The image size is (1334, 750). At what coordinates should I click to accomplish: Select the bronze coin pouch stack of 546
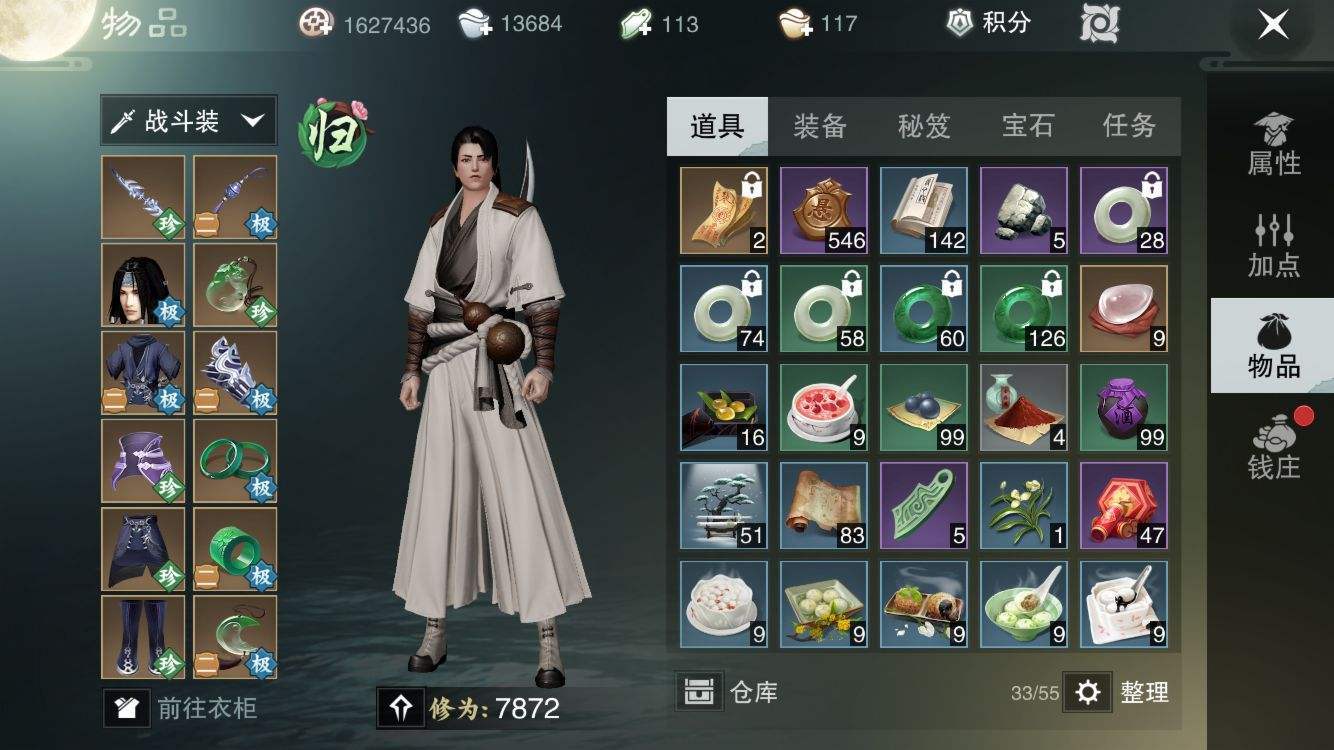[x=824, y=210]
